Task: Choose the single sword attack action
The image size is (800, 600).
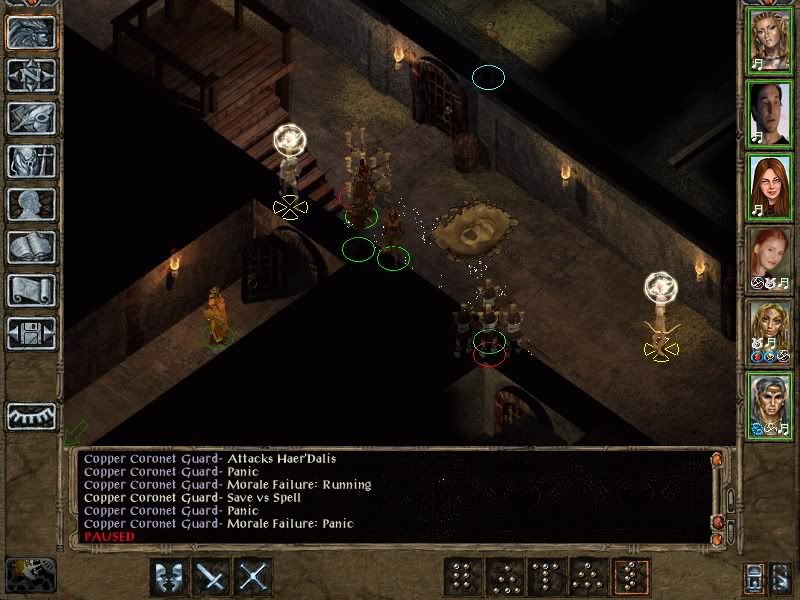Action: pos(212,577)
